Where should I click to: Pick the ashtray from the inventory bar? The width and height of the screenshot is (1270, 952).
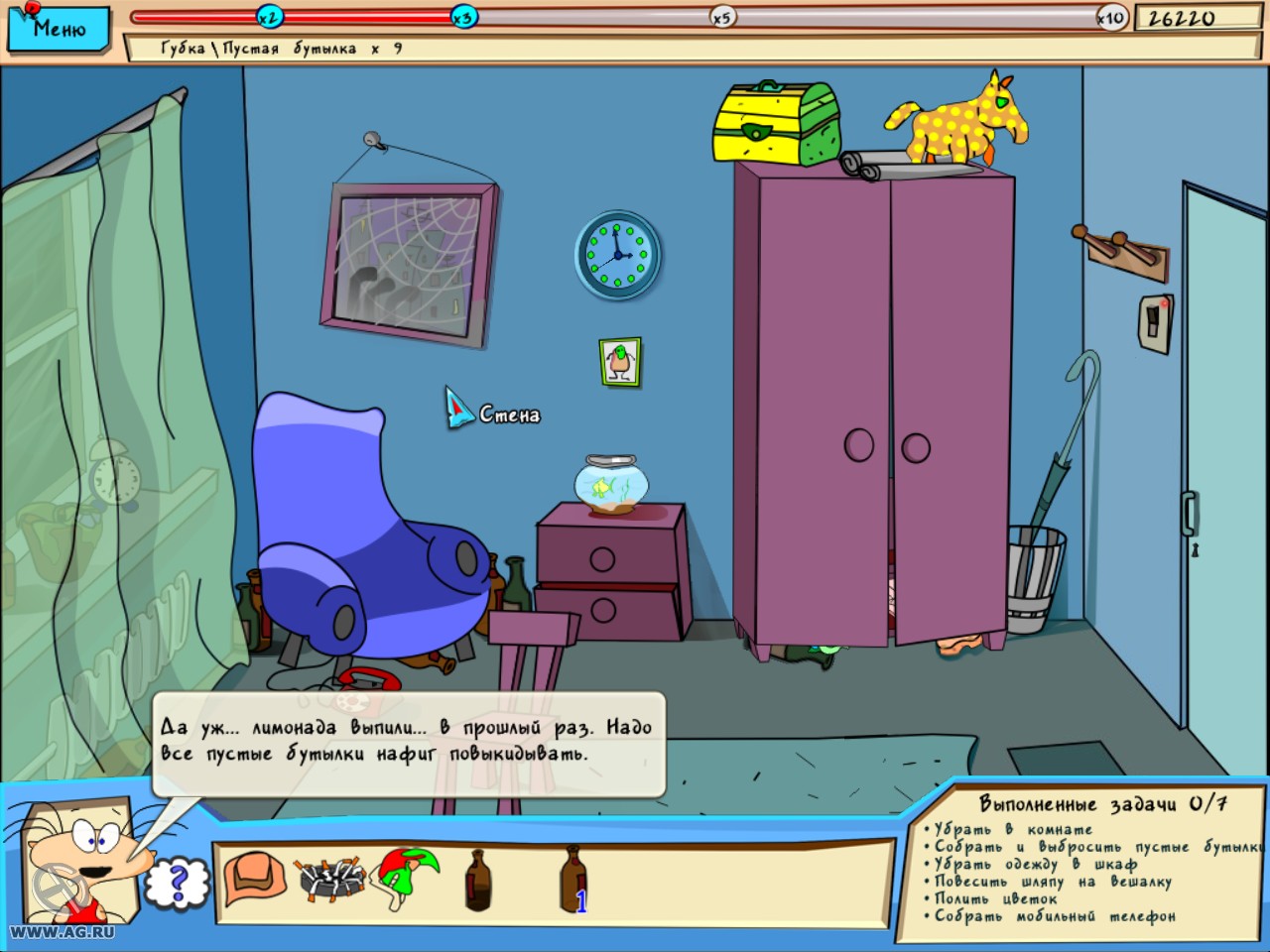(x=331, y=877)
